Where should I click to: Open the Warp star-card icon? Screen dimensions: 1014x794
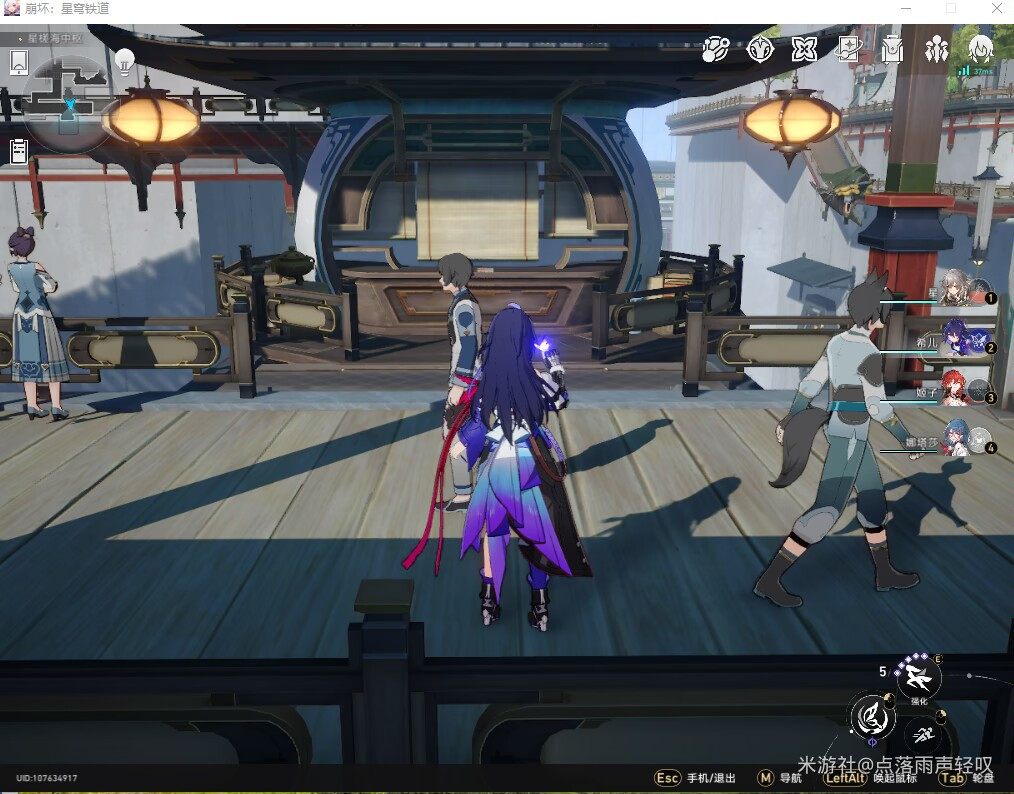click(849, 48)
